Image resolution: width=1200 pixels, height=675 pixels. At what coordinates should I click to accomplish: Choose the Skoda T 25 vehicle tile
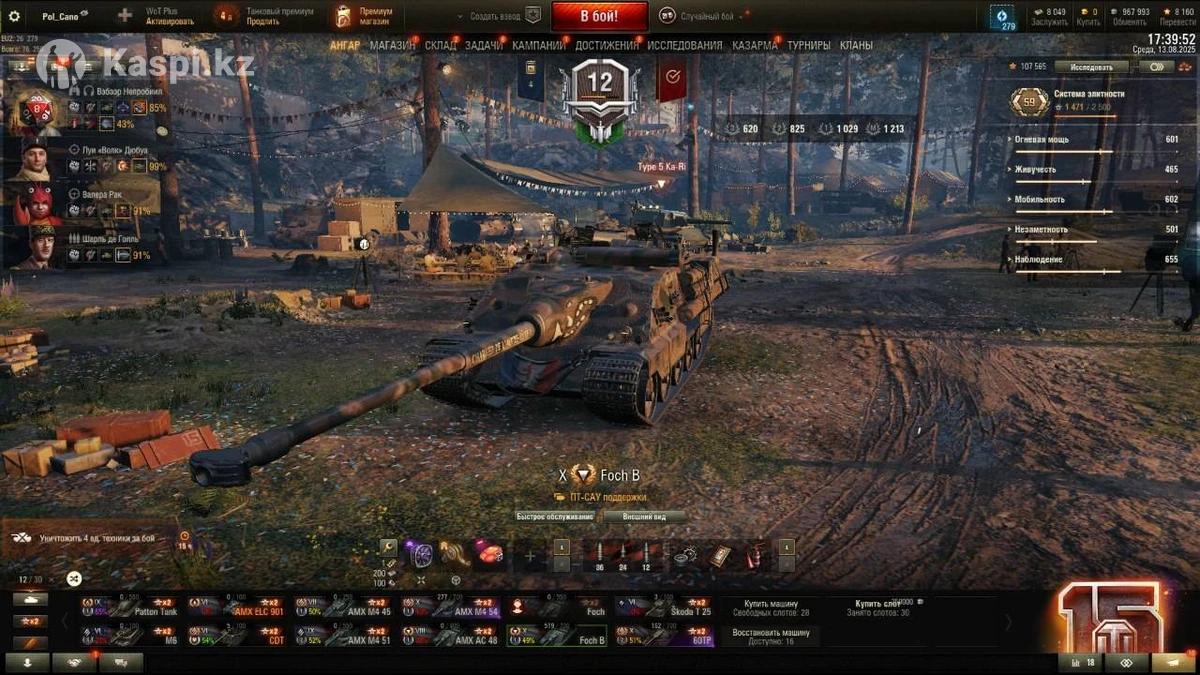point(663,607)
